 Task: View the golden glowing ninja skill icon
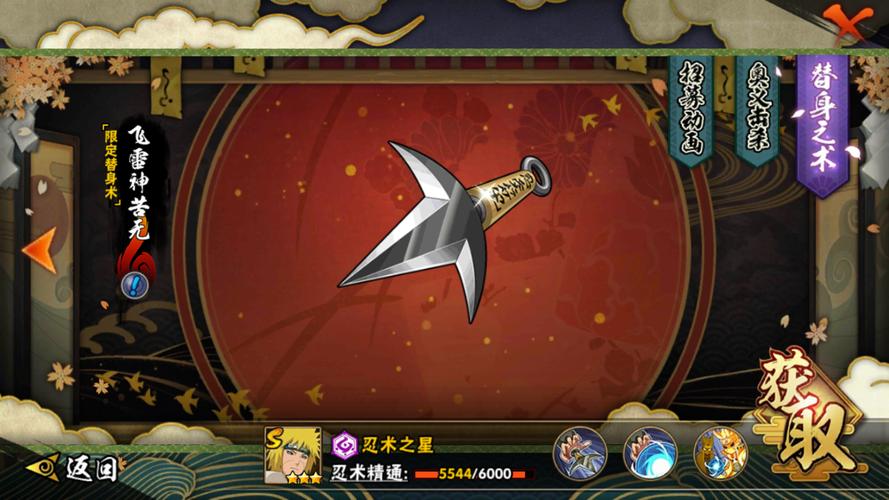pos(720,453)
